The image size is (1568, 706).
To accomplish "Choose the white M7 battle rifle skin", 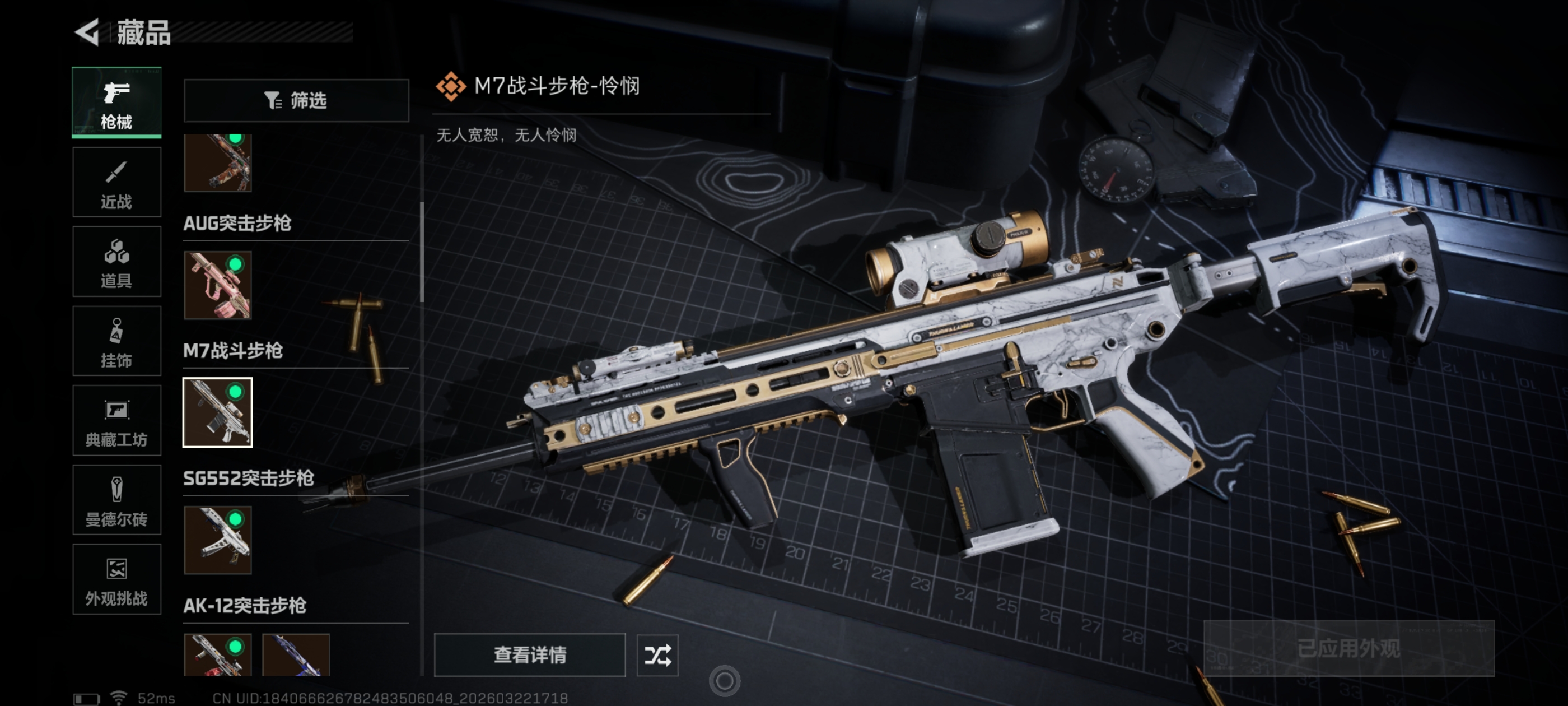I will pyautogui.click(x=218, y=412).
